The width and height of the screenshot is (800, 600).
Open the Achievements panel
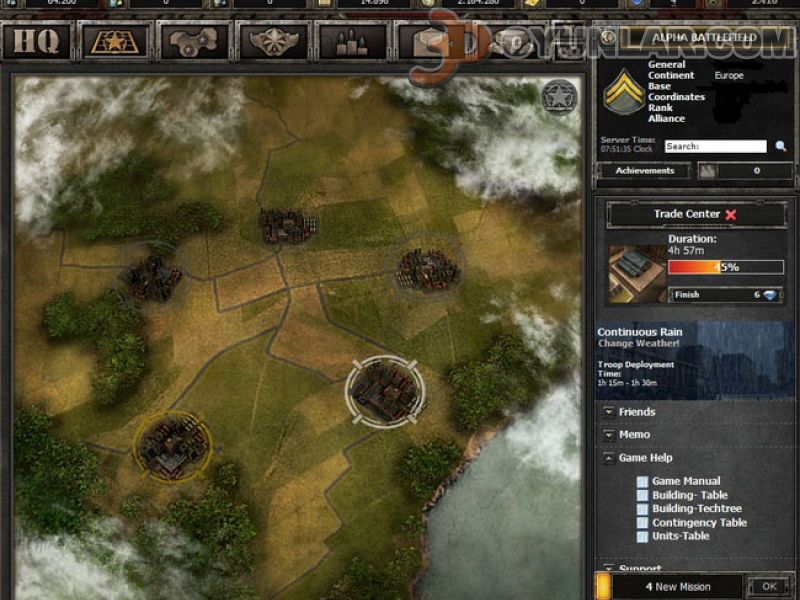pos(645,171)
